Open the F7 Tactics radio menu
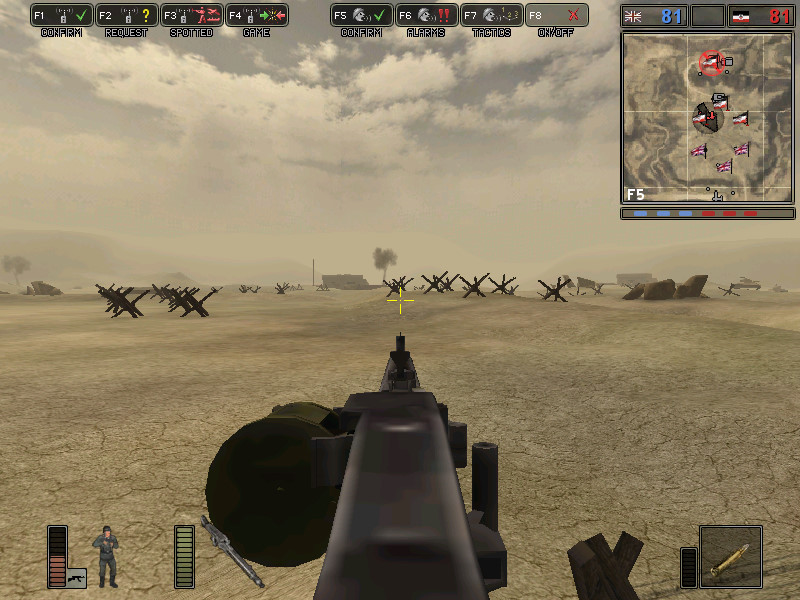The image size is (800, 600). pos(492,15)
